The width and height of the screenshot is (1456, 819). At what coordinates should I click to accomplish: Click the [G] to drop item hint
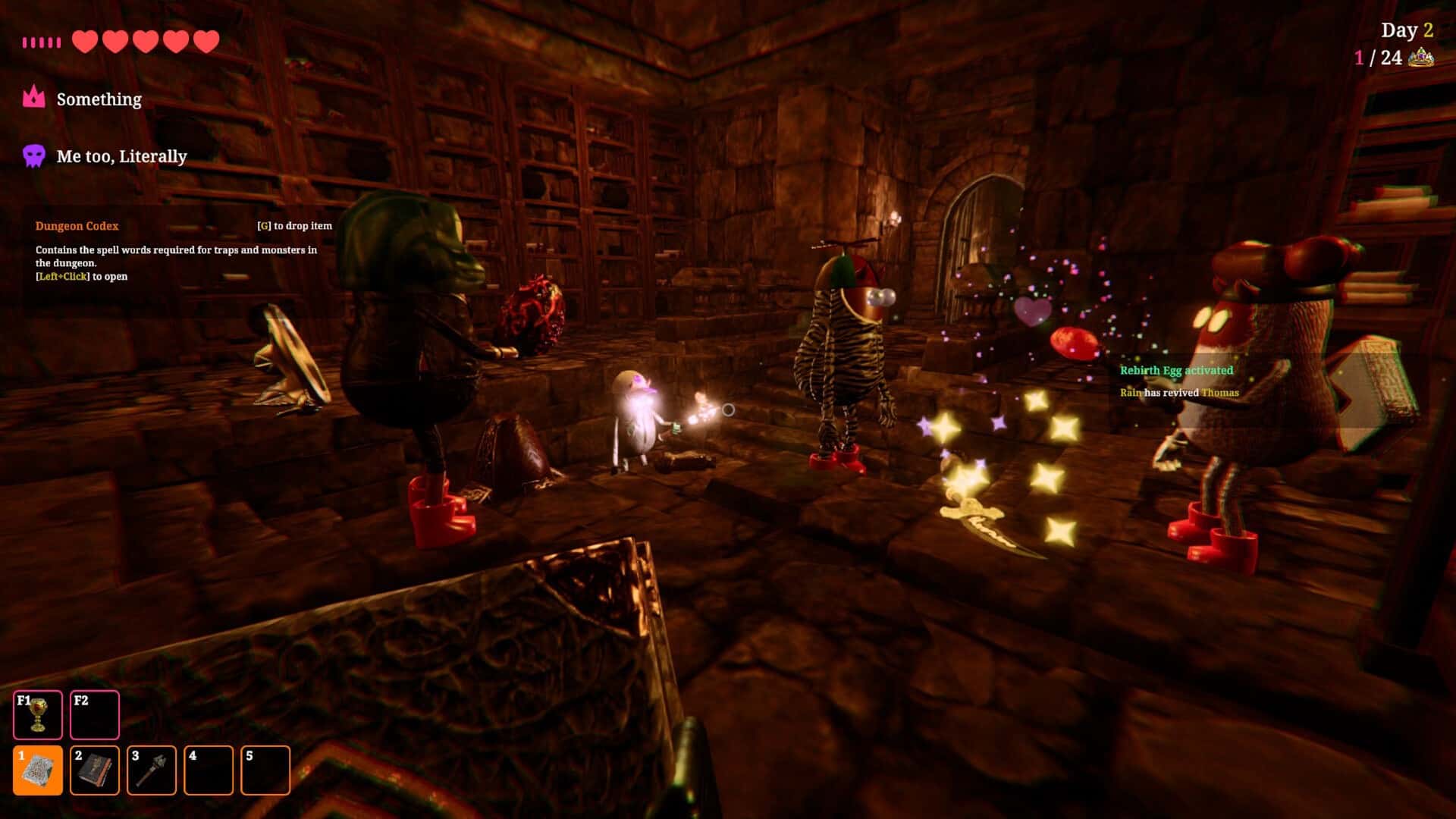pyautogui.click(x=296, y=225)
